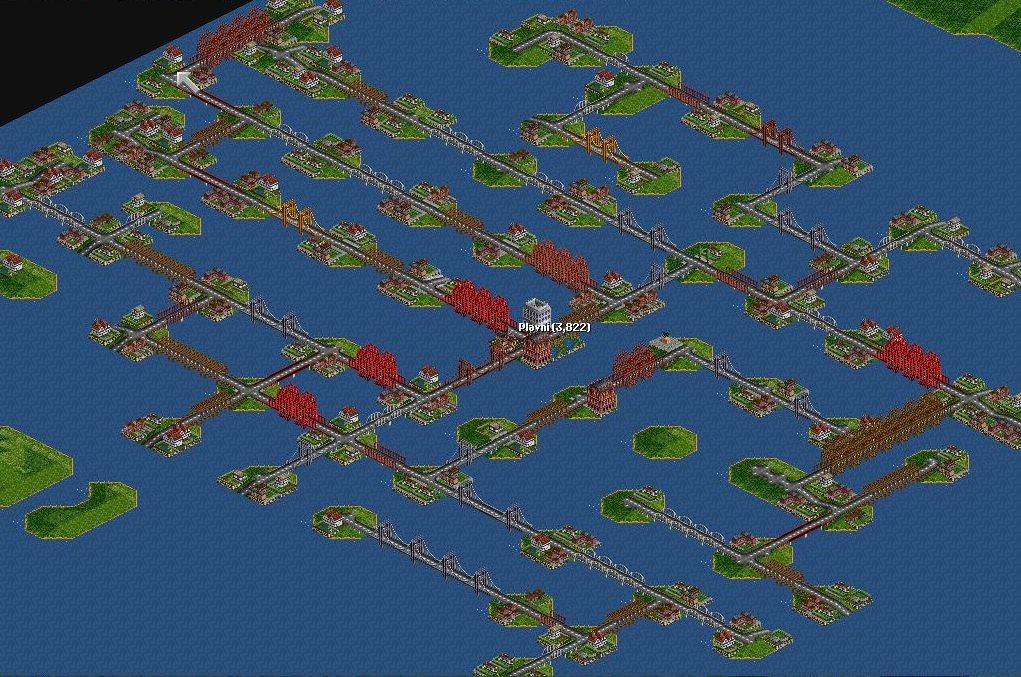This screenshot has height=677, width=1021.
Task: Open the Plavni town name label
Action: point(554,327)
